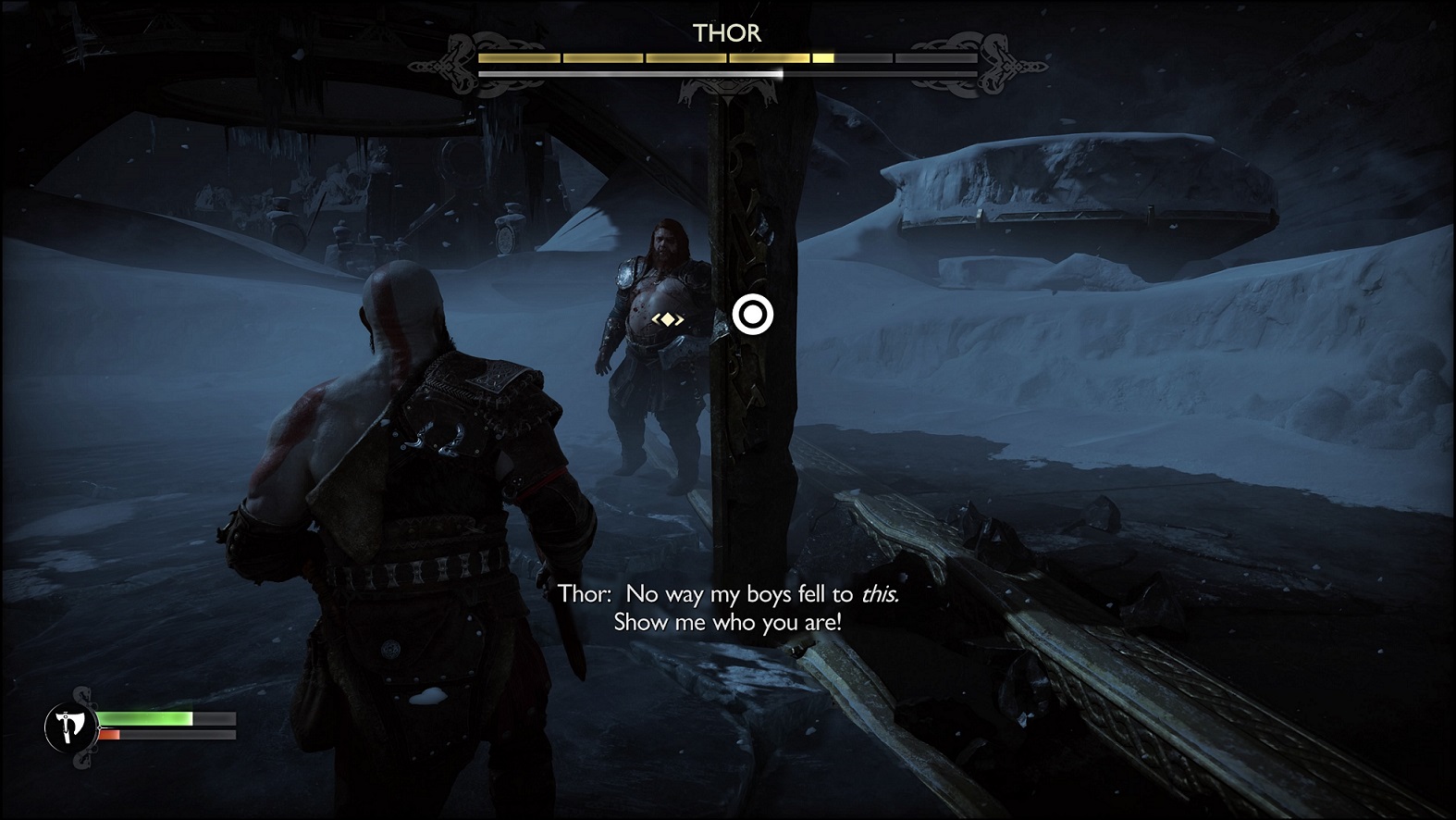
Task: Click the dark portion of Kratos's health bar
Action: pos(213,718)
